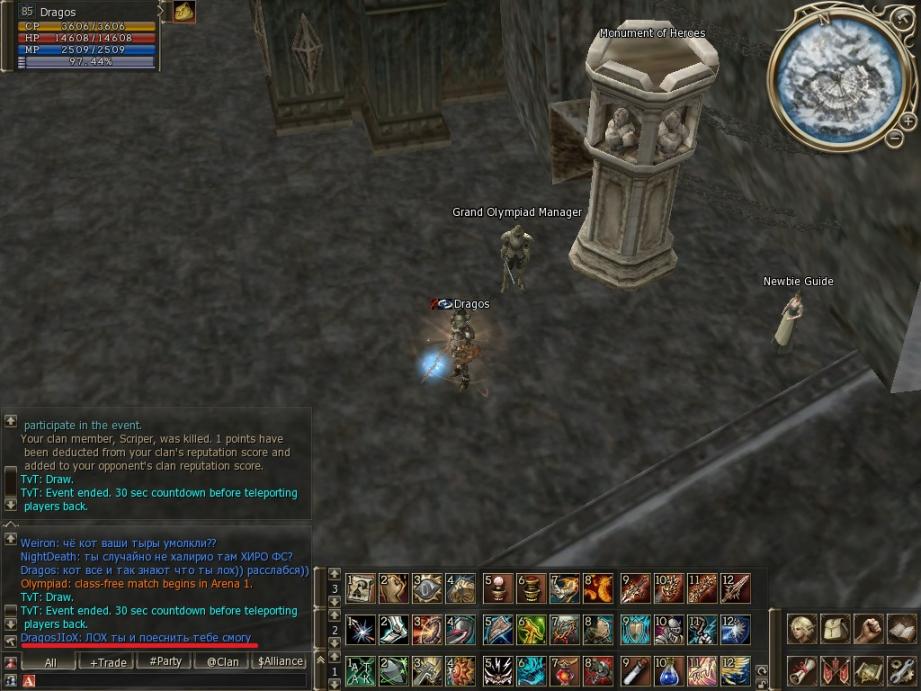Click the gold buff icon beside Dragos's name
This screenshot has width=921, height=691.
[184, 11]
